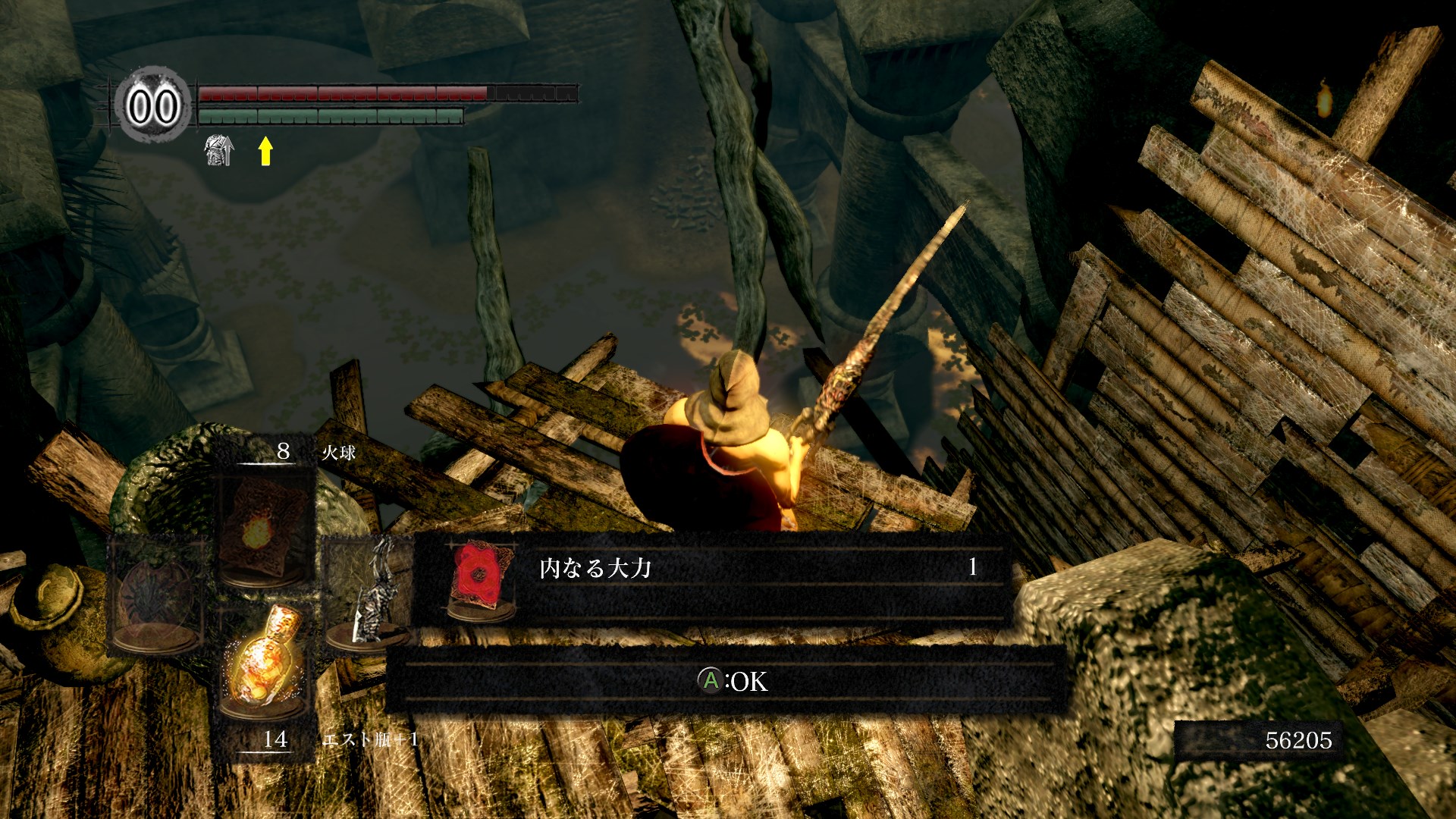Click the humanity counter emblem
Viewport: 1456px width, 819px height.
[x=153, y=105]
